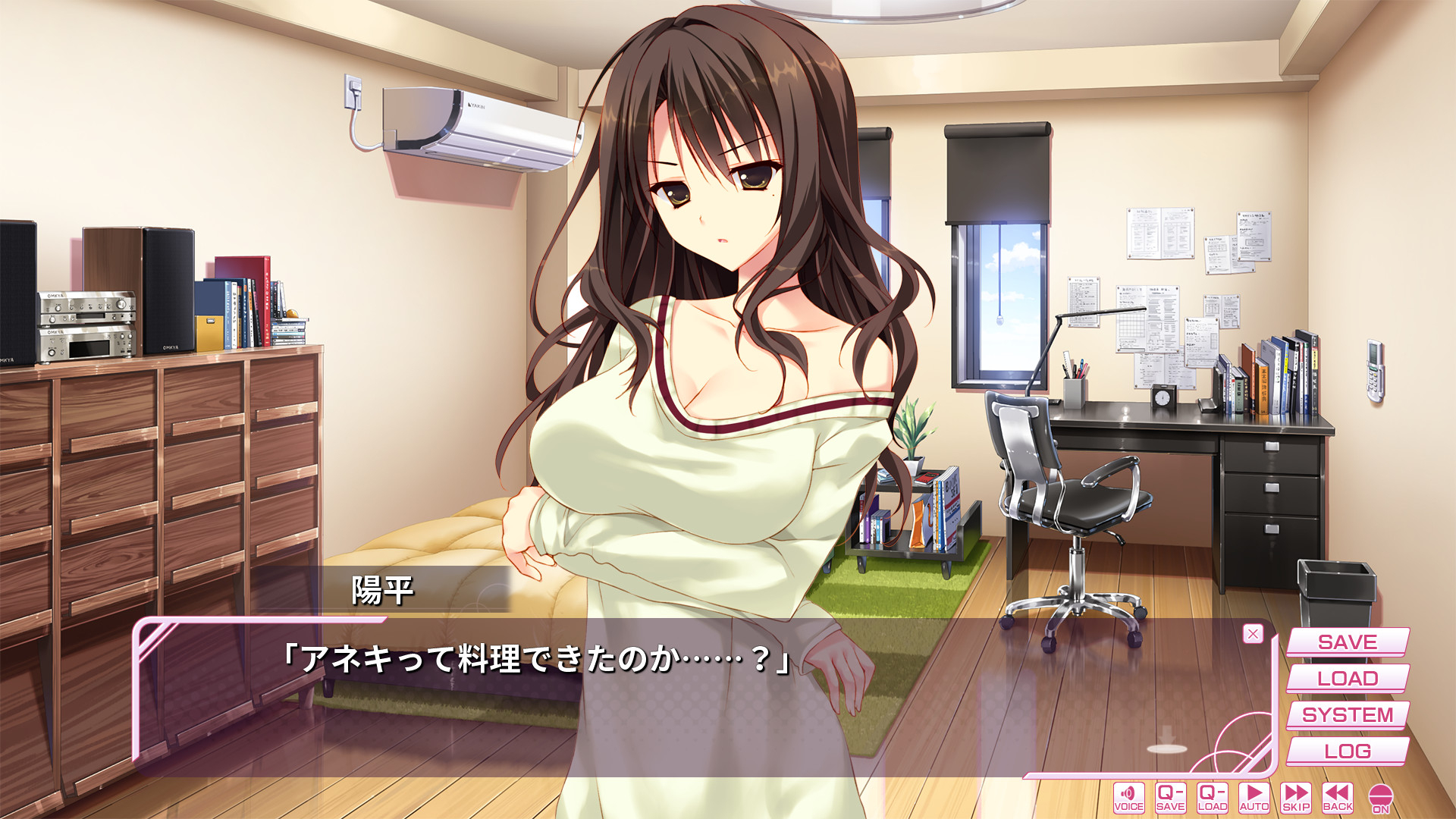The height and width of the screenshot is (819, 1456).
Task: Open the SAVE menu
Action: point(1347,642)
